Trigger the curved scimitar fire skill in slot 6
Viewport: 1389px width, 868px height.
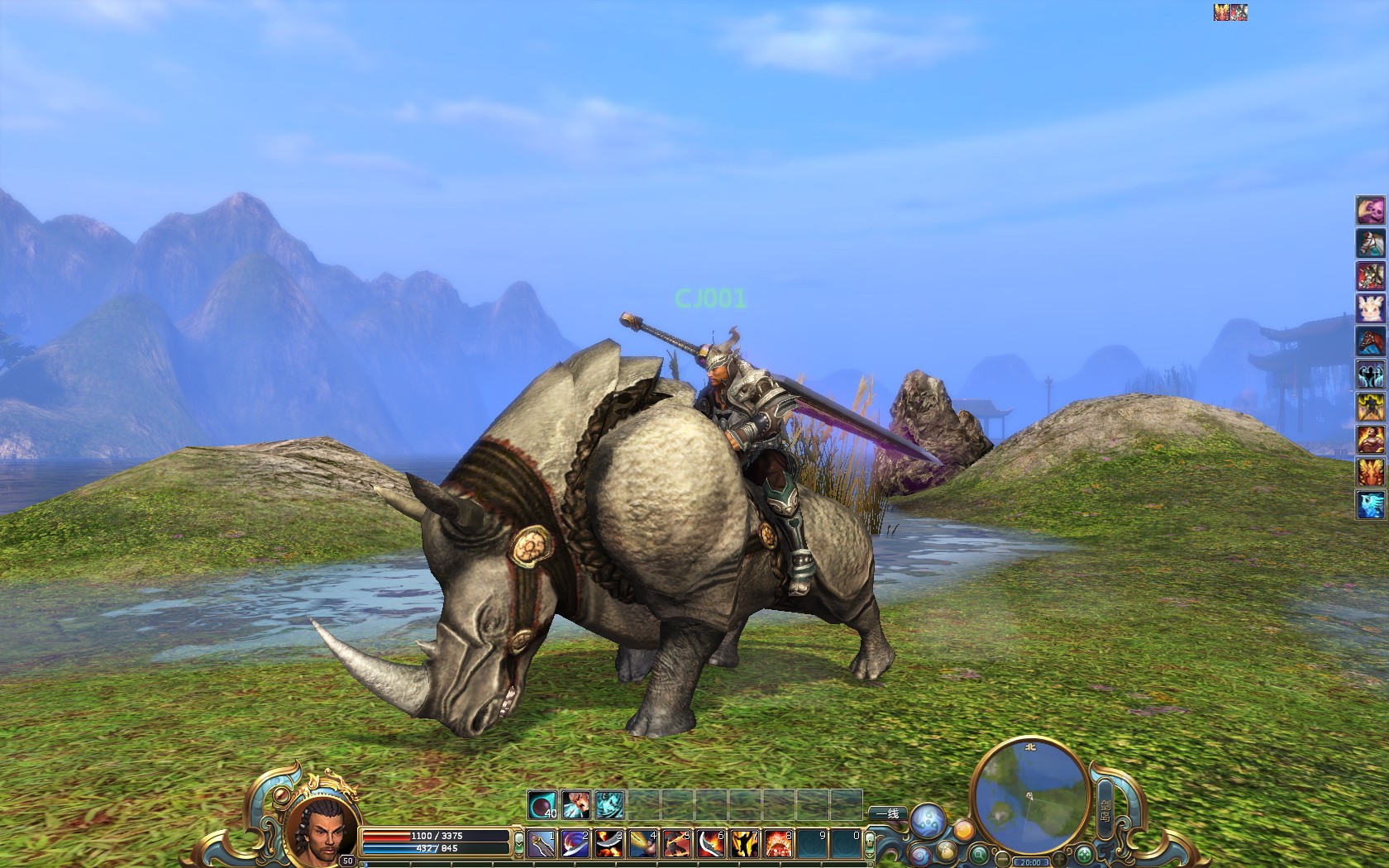tap(711, 844)
